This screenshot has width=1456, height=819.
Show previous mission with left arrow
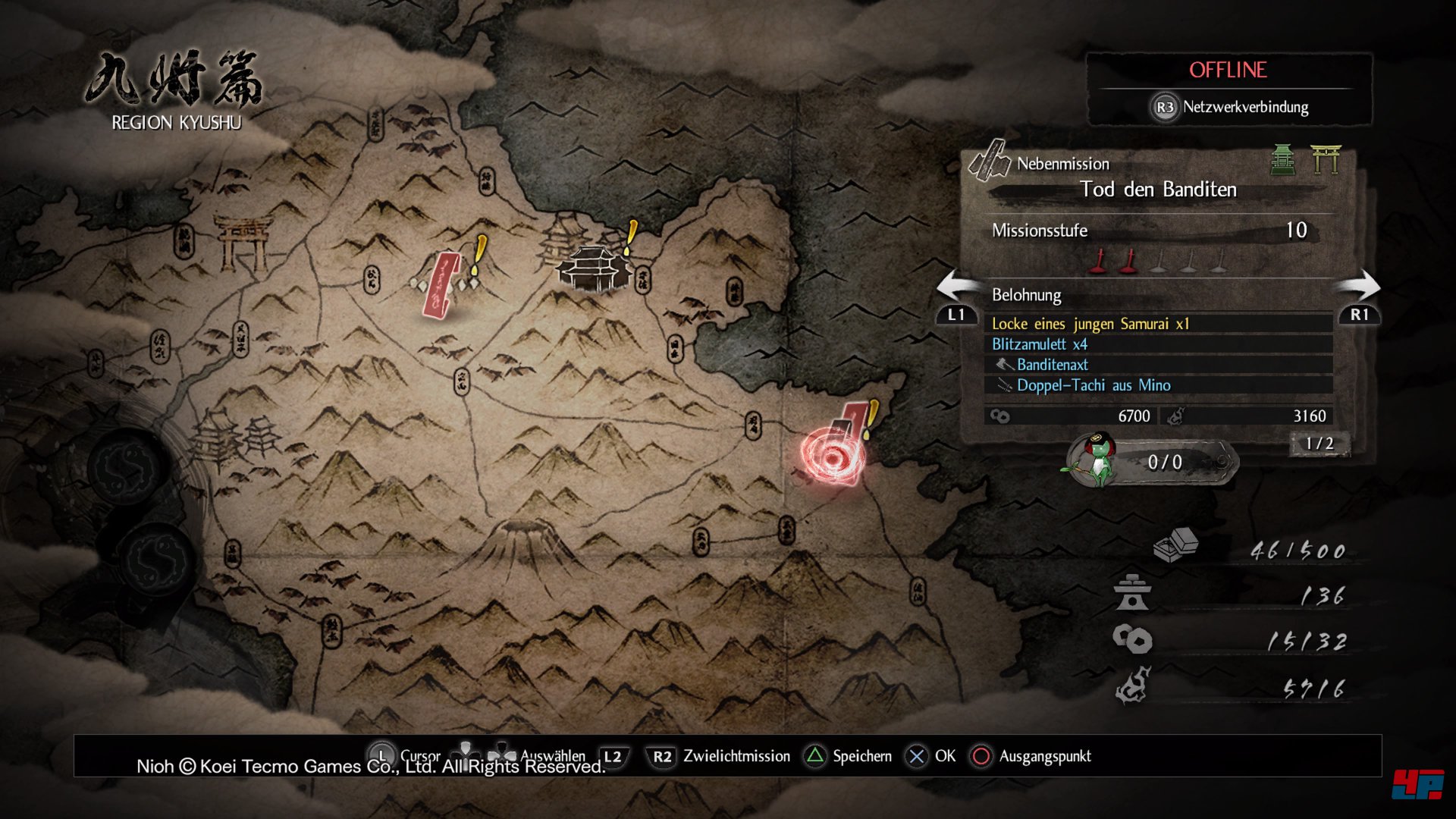[957, 287]
